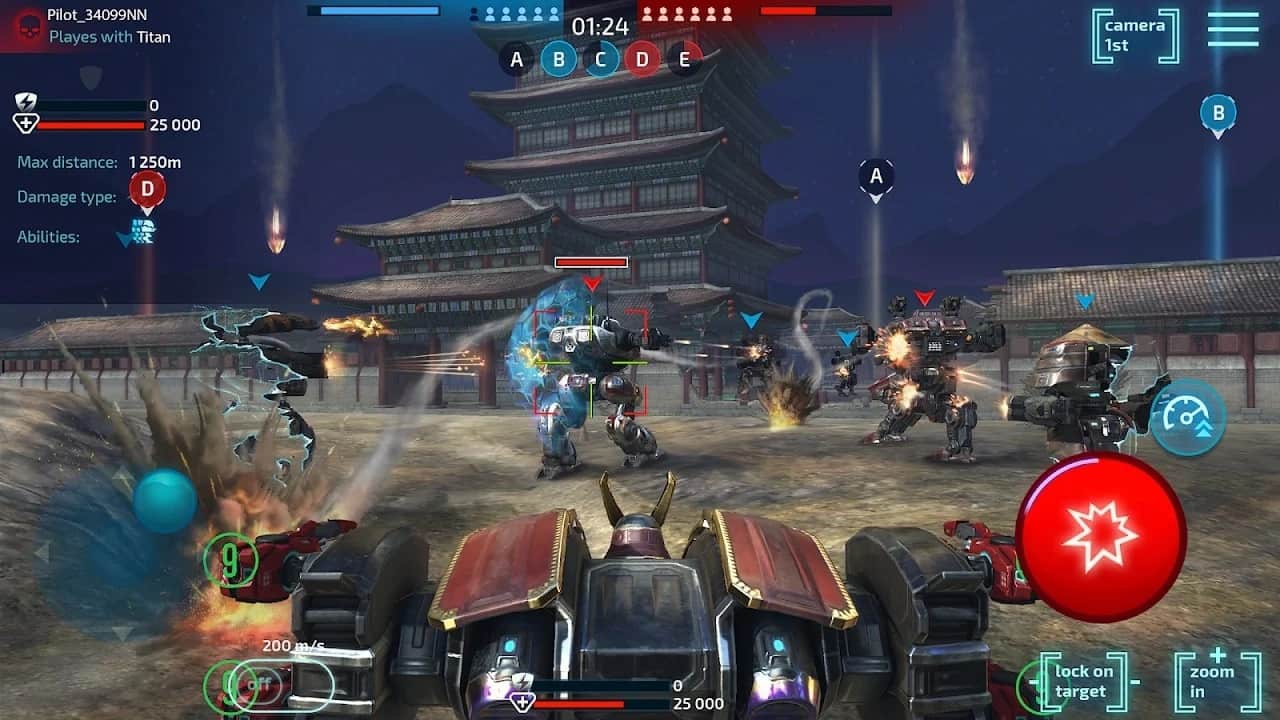Image resolution: width=1280 pixels, height=720 pixels.
Task: Tap the zoom in button
Action: pyautogui.click(x=1217, y=681)
